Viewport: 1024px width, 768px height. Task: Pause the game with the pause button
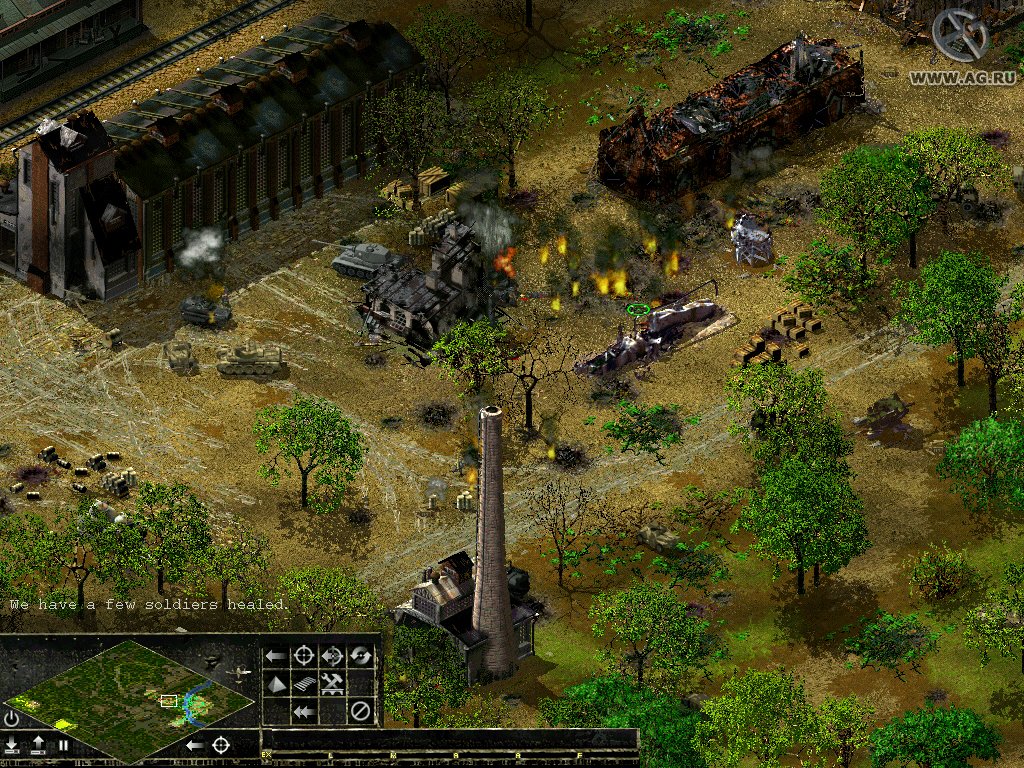(63, 745)
